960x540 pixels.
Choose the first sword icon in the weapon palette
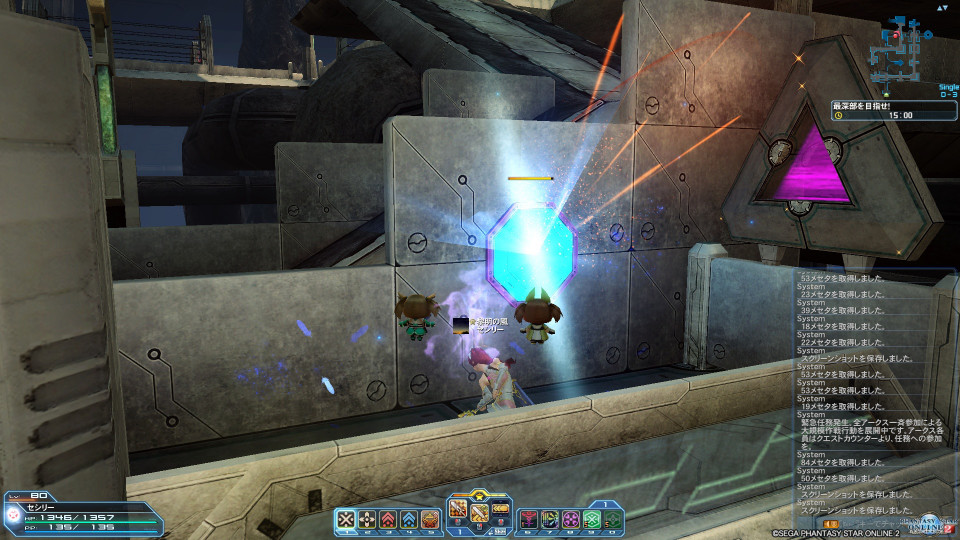click(x=458, y=509)
